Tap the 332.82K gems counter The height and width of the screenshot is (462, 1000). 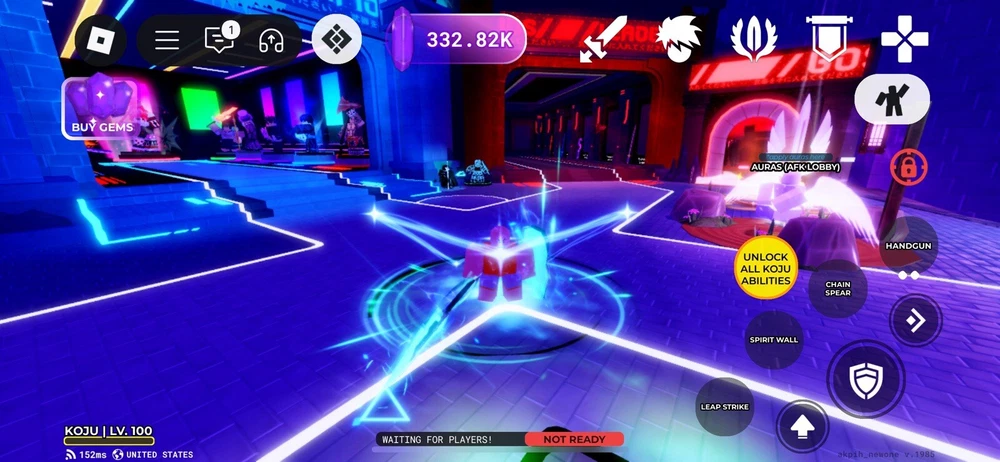point(459,40)
